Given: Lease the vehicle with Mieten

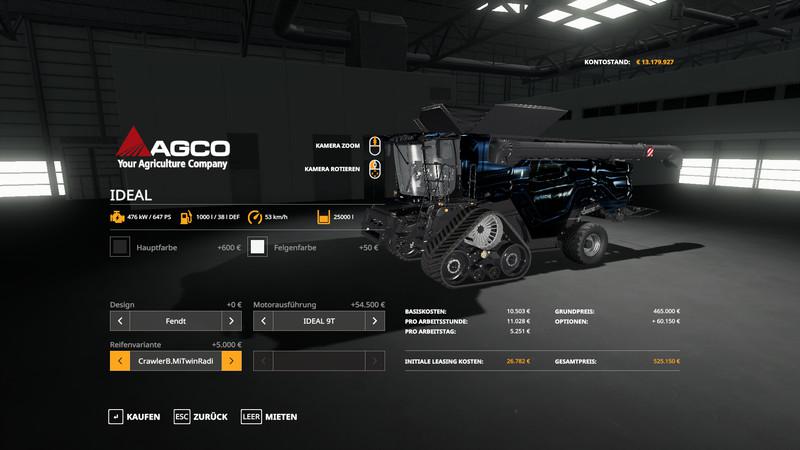Looking at the screenshot, I should [x=269, y=416].
